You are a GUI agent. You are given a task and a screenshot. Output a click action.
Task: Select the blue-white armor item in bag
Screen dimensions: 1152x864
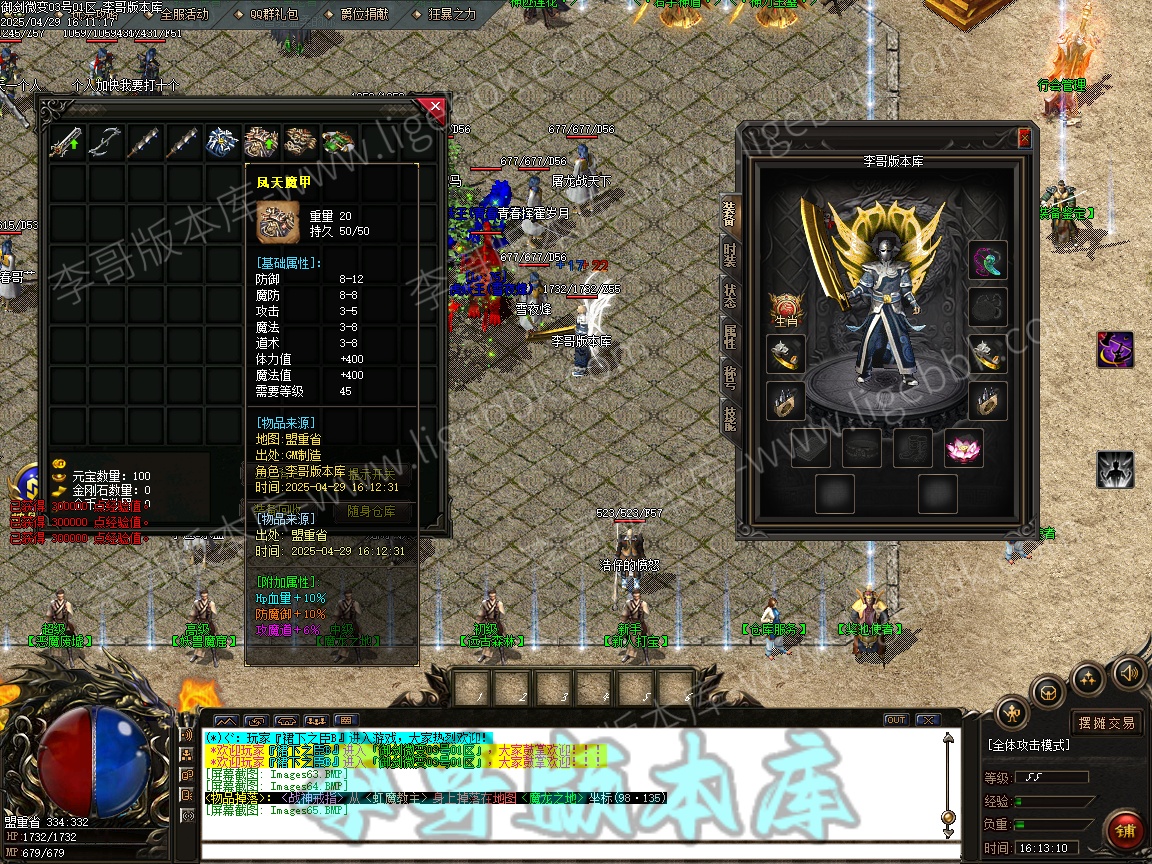225,143
